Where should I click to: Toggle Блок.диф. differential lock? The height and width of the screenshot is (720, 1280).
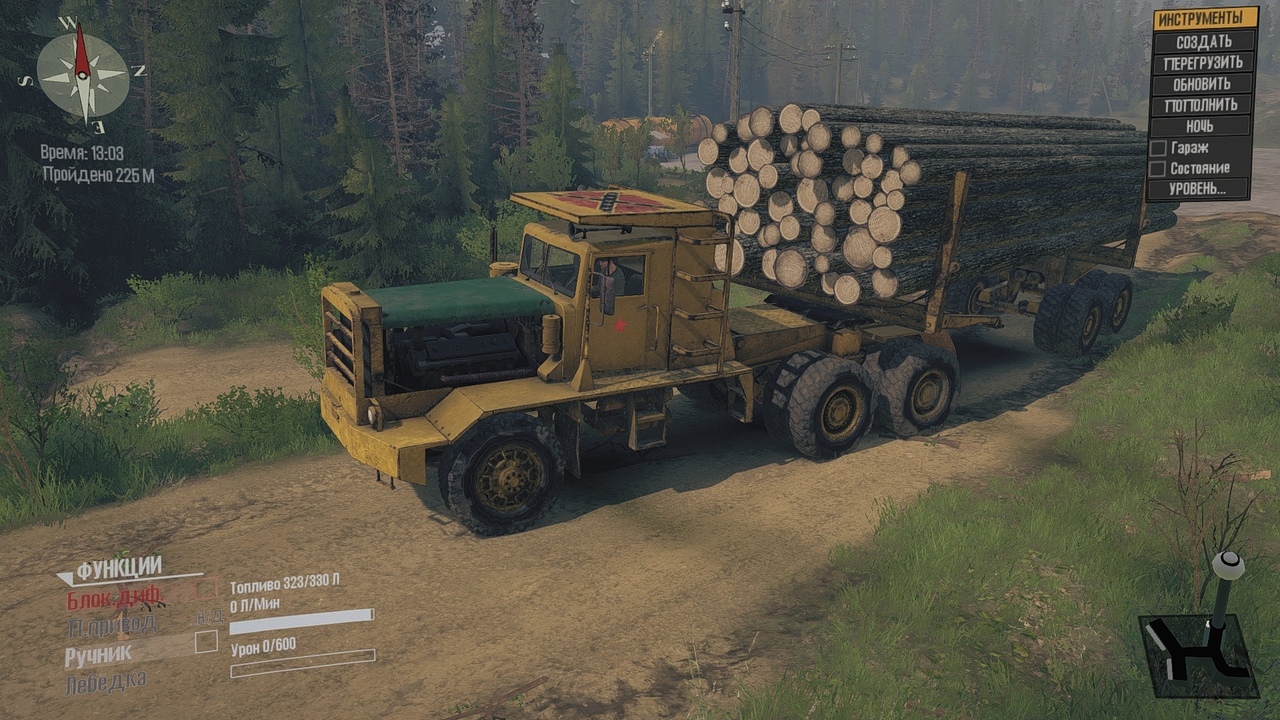[x=114, y=600]
